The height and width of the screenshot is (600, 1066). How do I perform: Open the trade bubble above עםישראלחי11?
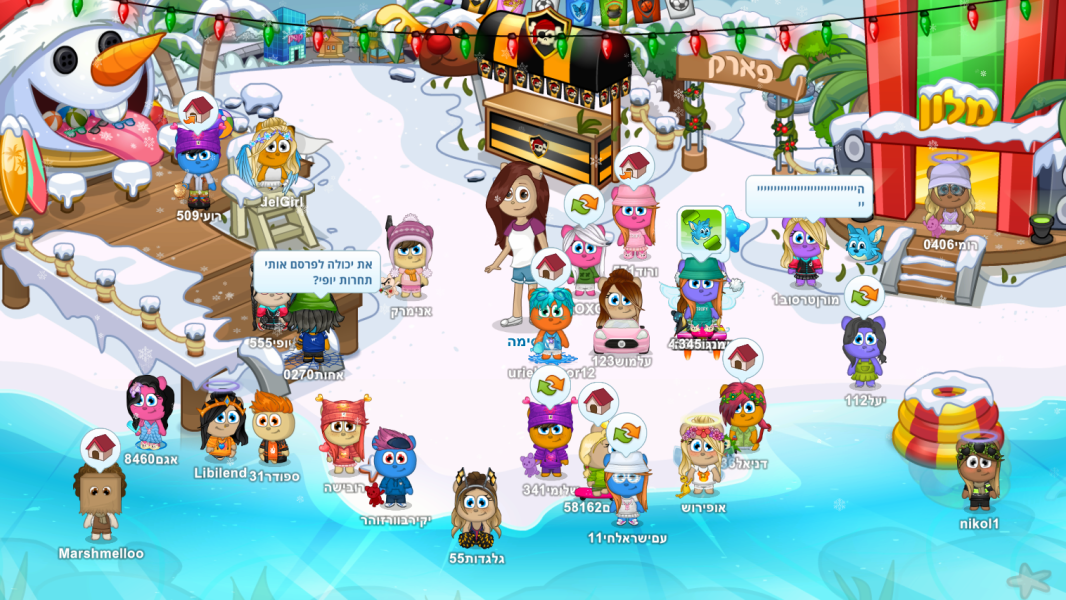(626, 432)
